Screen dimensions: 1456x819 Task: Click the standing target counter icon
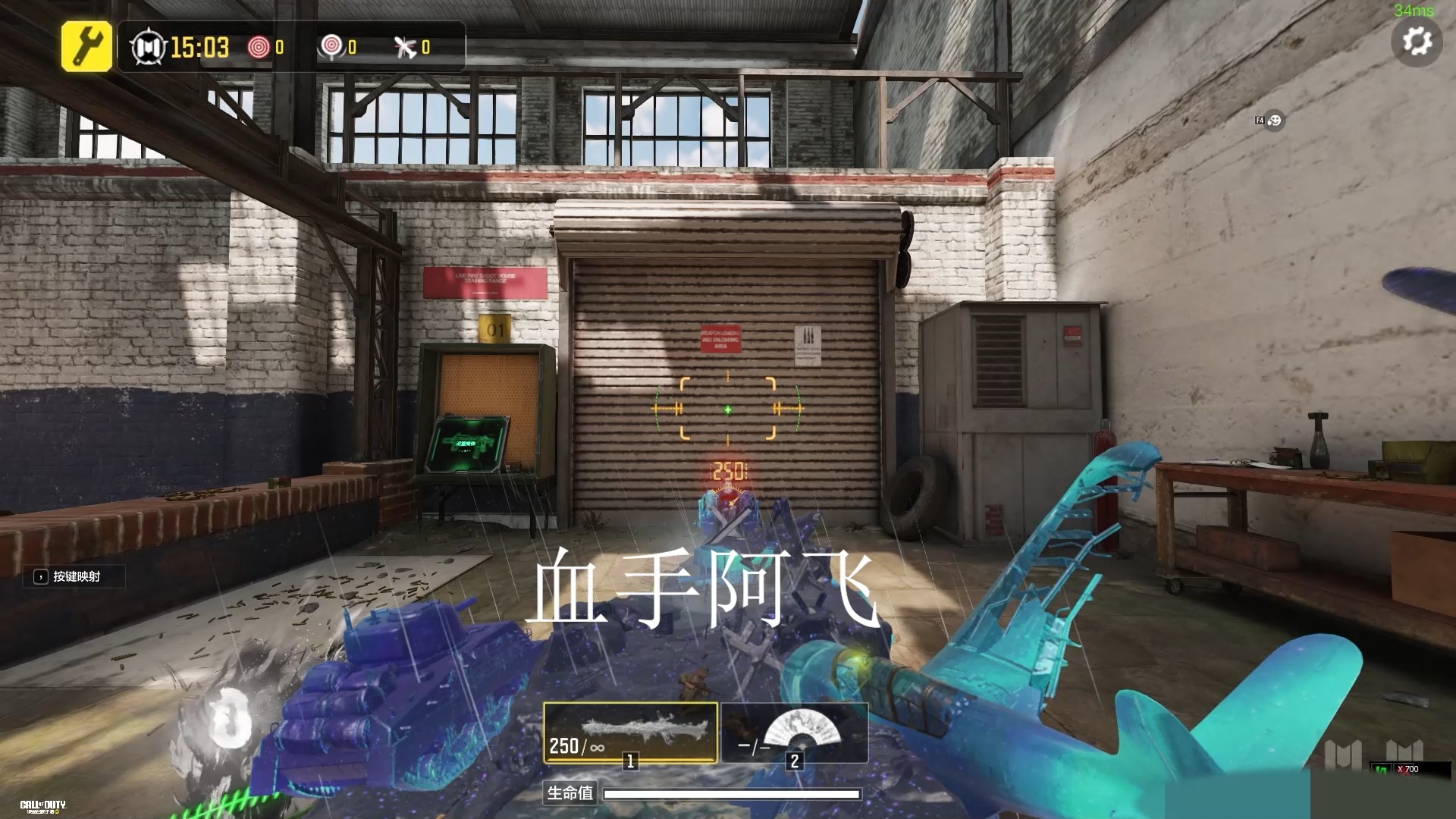331,47
